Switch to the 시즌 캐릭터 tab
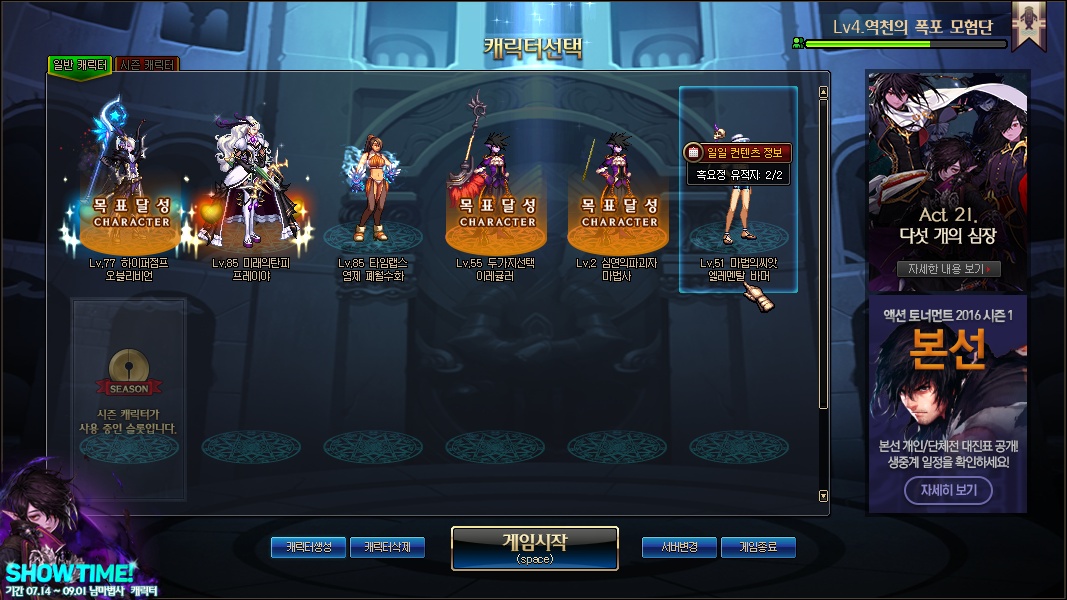Image resolution: width=1067 pixels, height=600 pixels. (x=147, y=64)
